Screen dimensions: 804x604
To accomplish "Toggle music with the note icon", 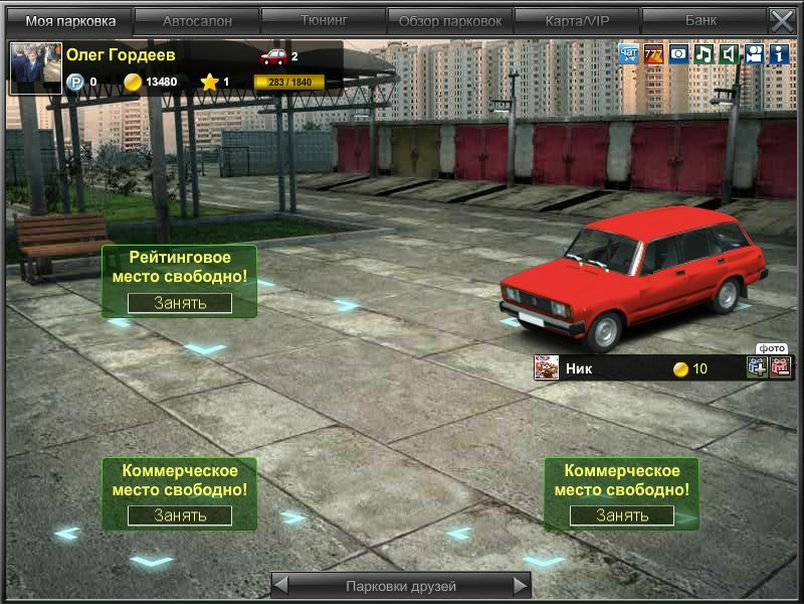I will pyautogui.click(x=703, y=54).
